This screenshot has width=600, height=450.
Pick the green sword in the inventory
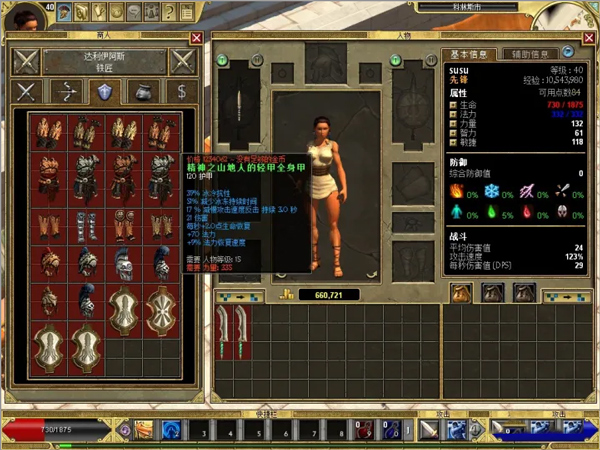(x=224, y=328)
